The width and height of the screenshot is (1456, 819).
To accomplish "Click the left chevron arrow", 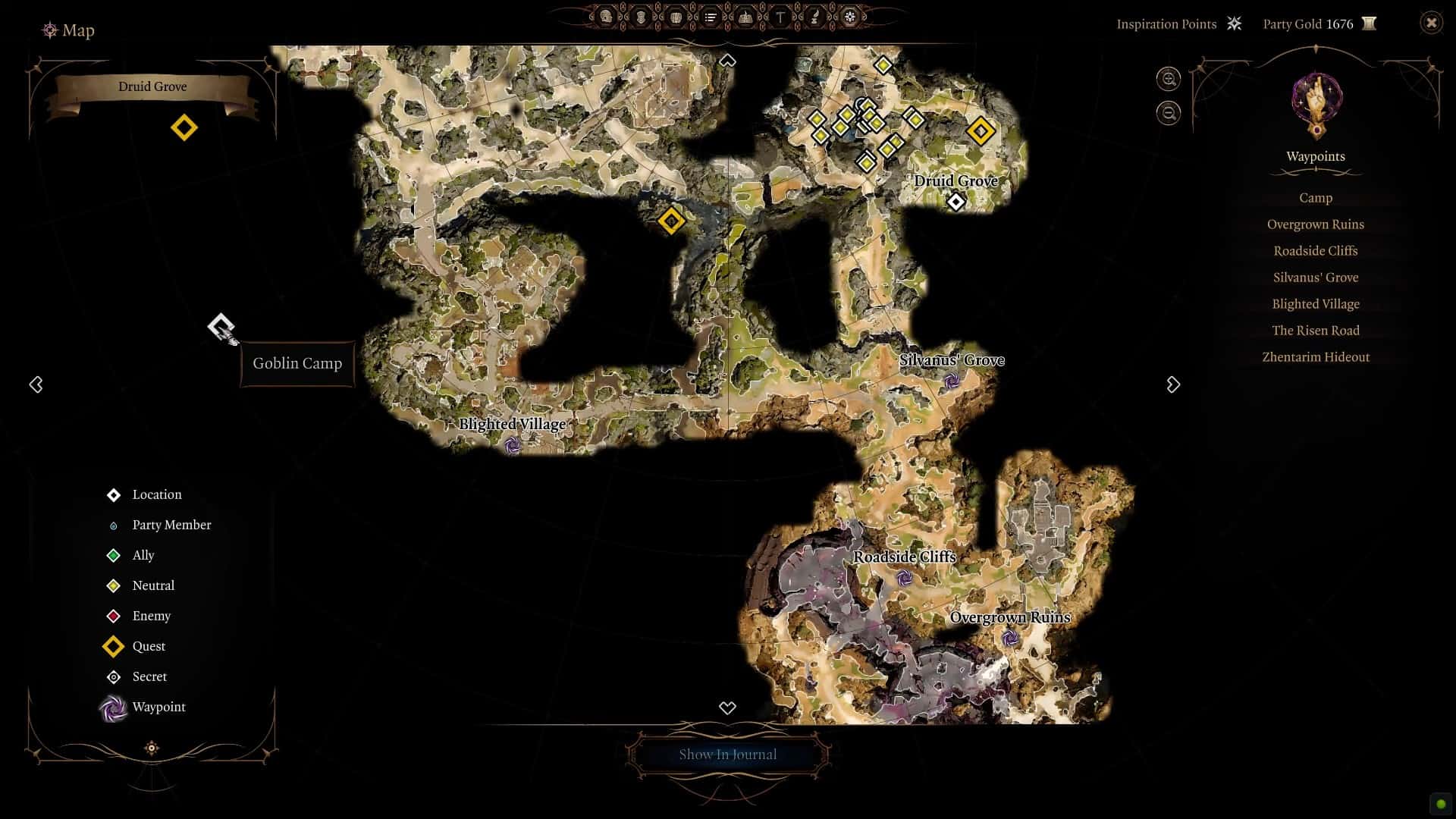I will [x=36, y=384].
